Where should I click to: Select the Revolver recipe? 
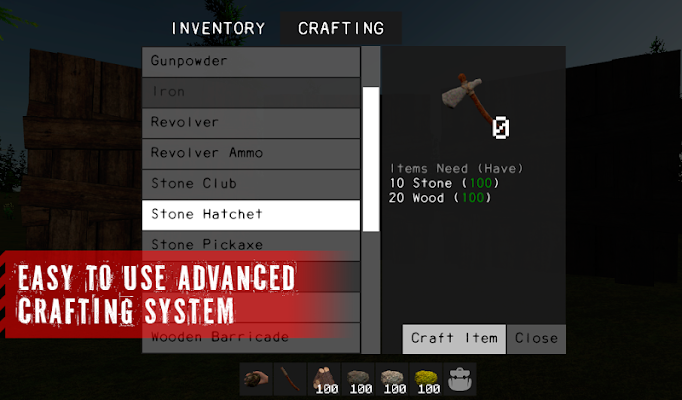click(x=251, y=123)
